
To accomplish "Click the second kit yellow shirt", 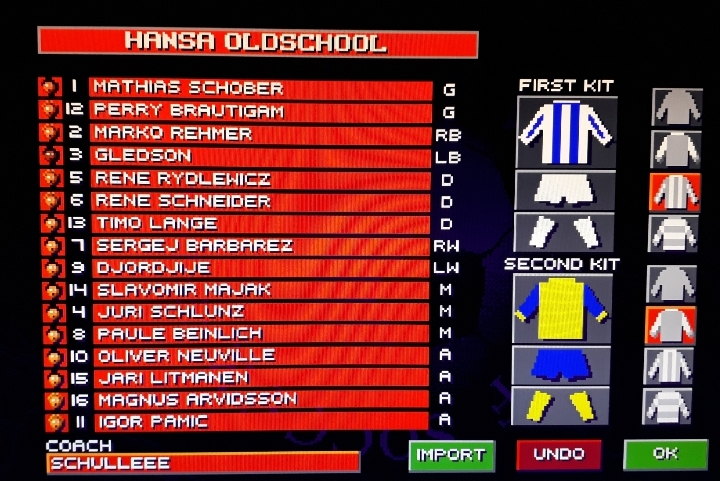I will (561, 309).
